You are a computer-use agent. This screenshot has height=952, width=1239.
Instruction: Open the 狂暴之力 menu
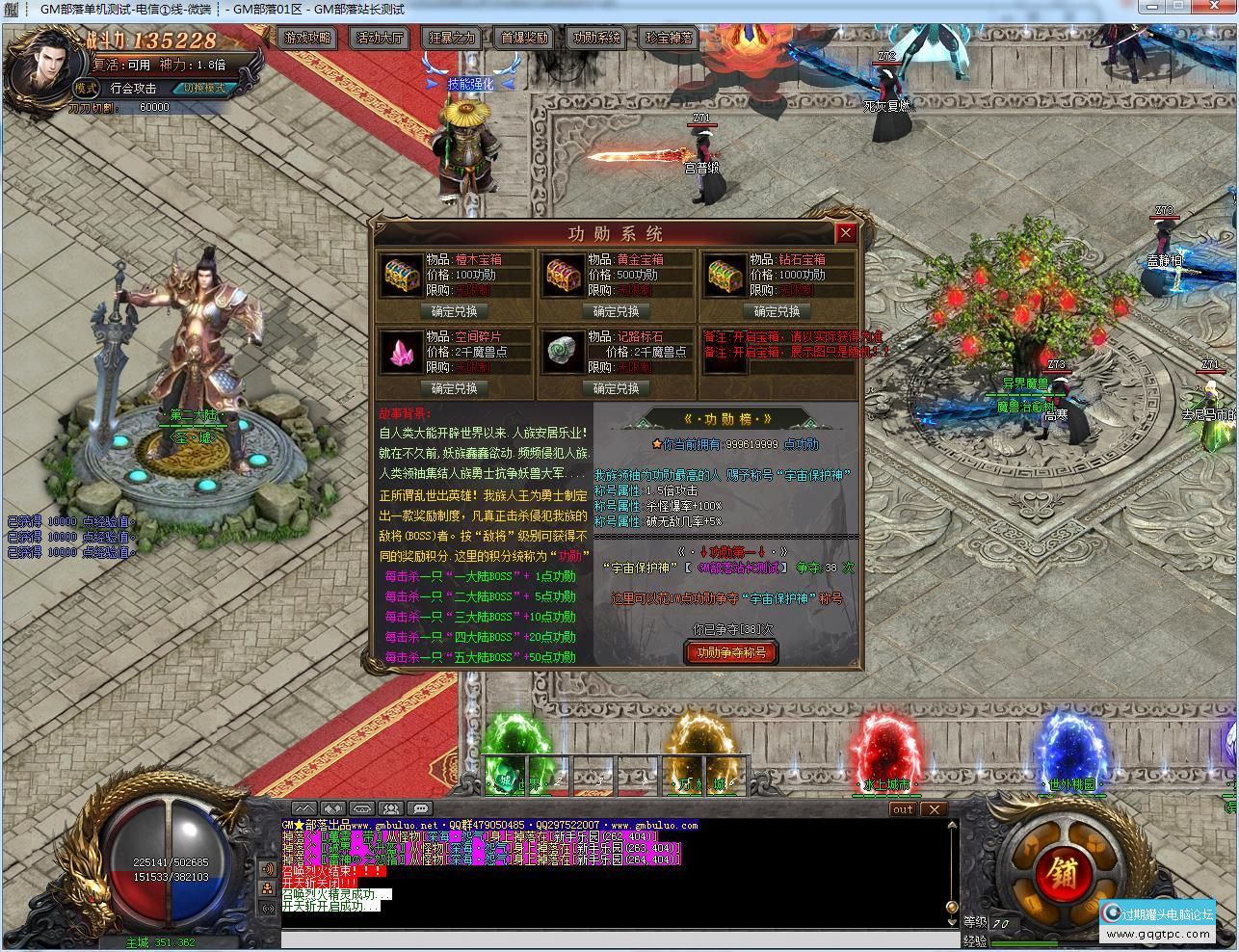point(451,39)
